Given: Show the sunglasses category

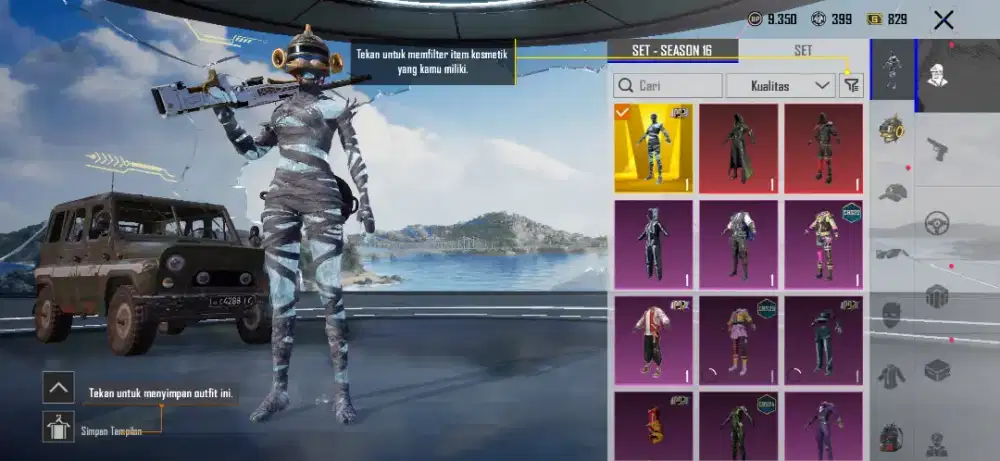Looking at the screenshot, I should click(x=892, y=253).
